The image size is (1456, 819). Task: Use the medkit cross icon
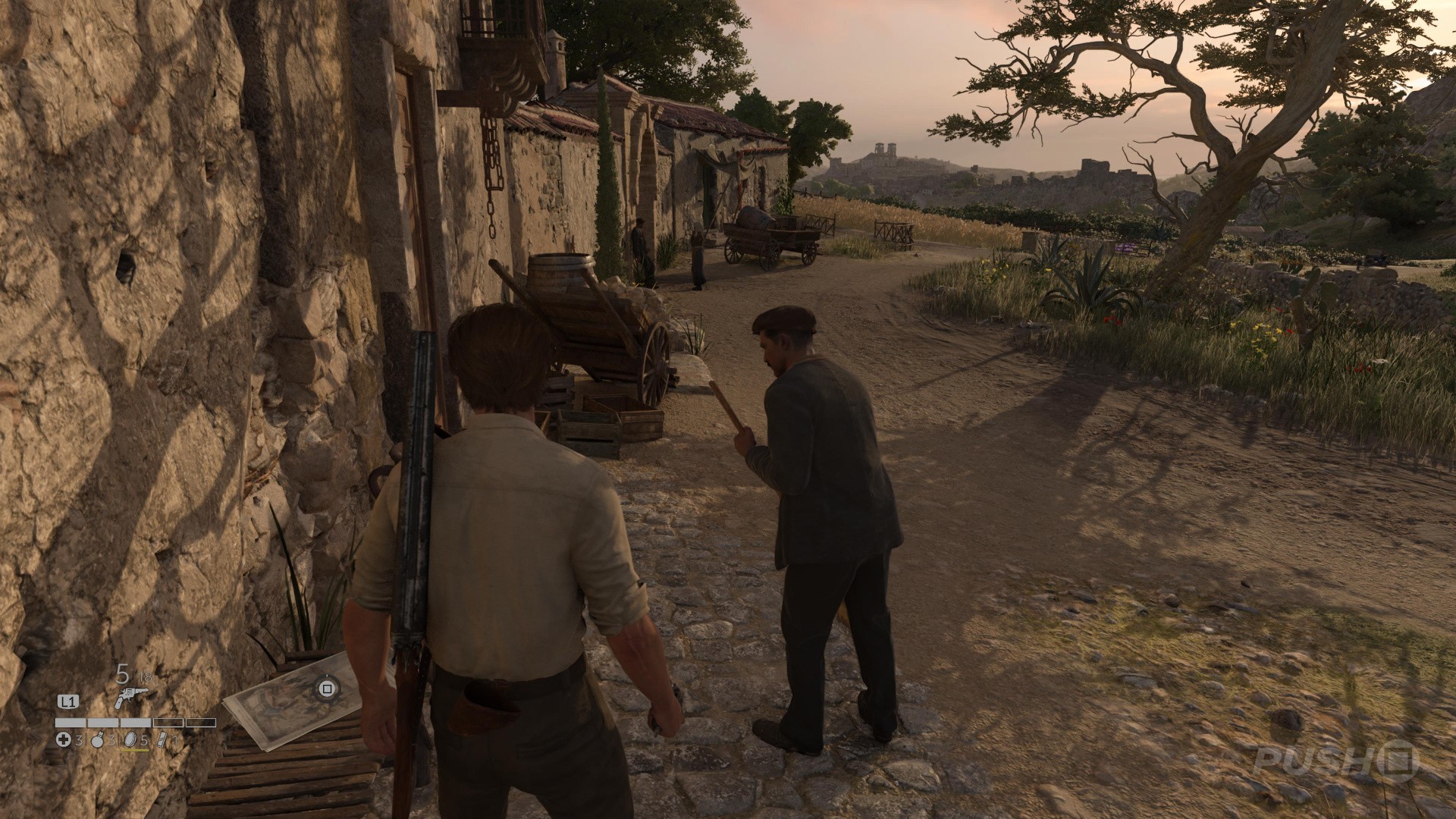(x=64, y=740)
